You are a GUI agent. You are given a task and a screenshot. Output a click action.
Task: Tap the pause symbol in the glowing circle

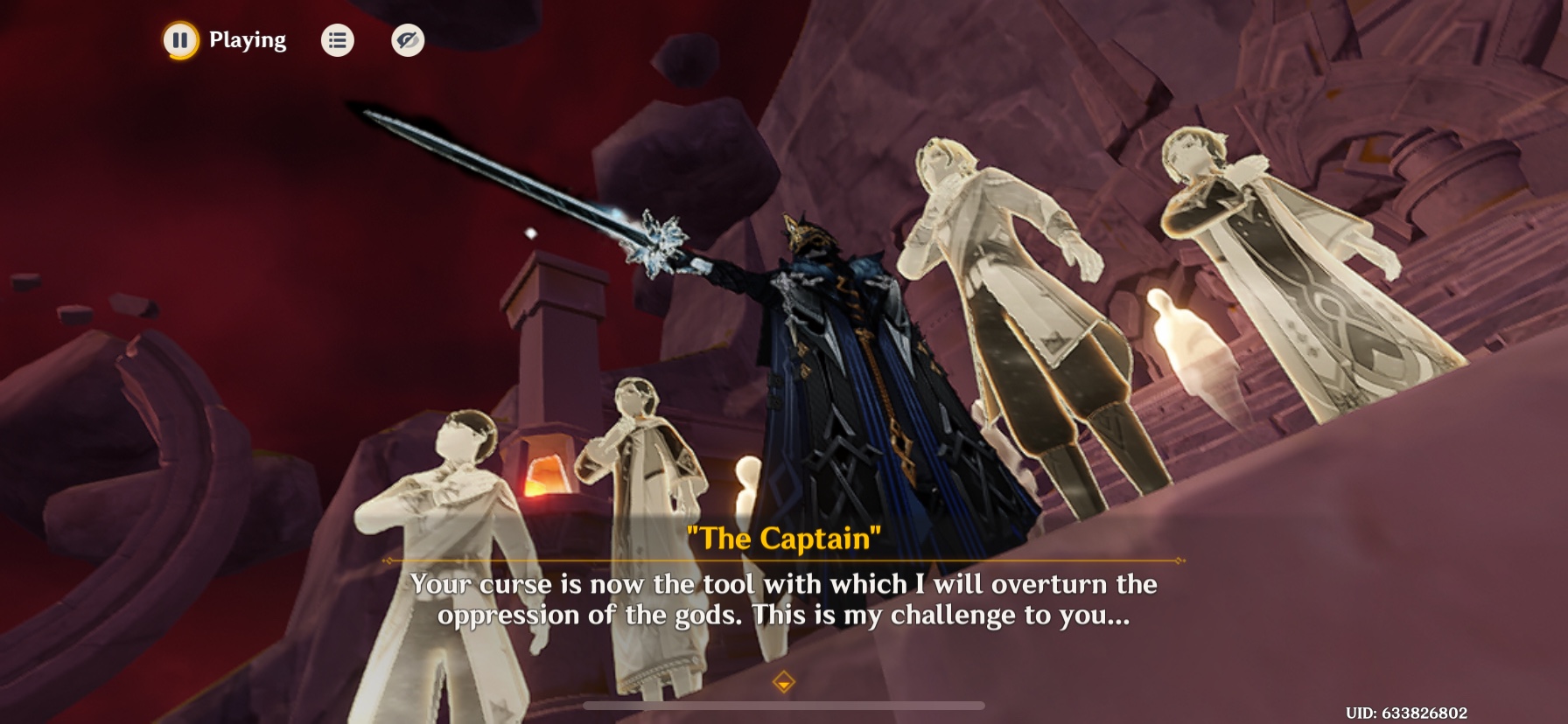[x=179, y=39]
